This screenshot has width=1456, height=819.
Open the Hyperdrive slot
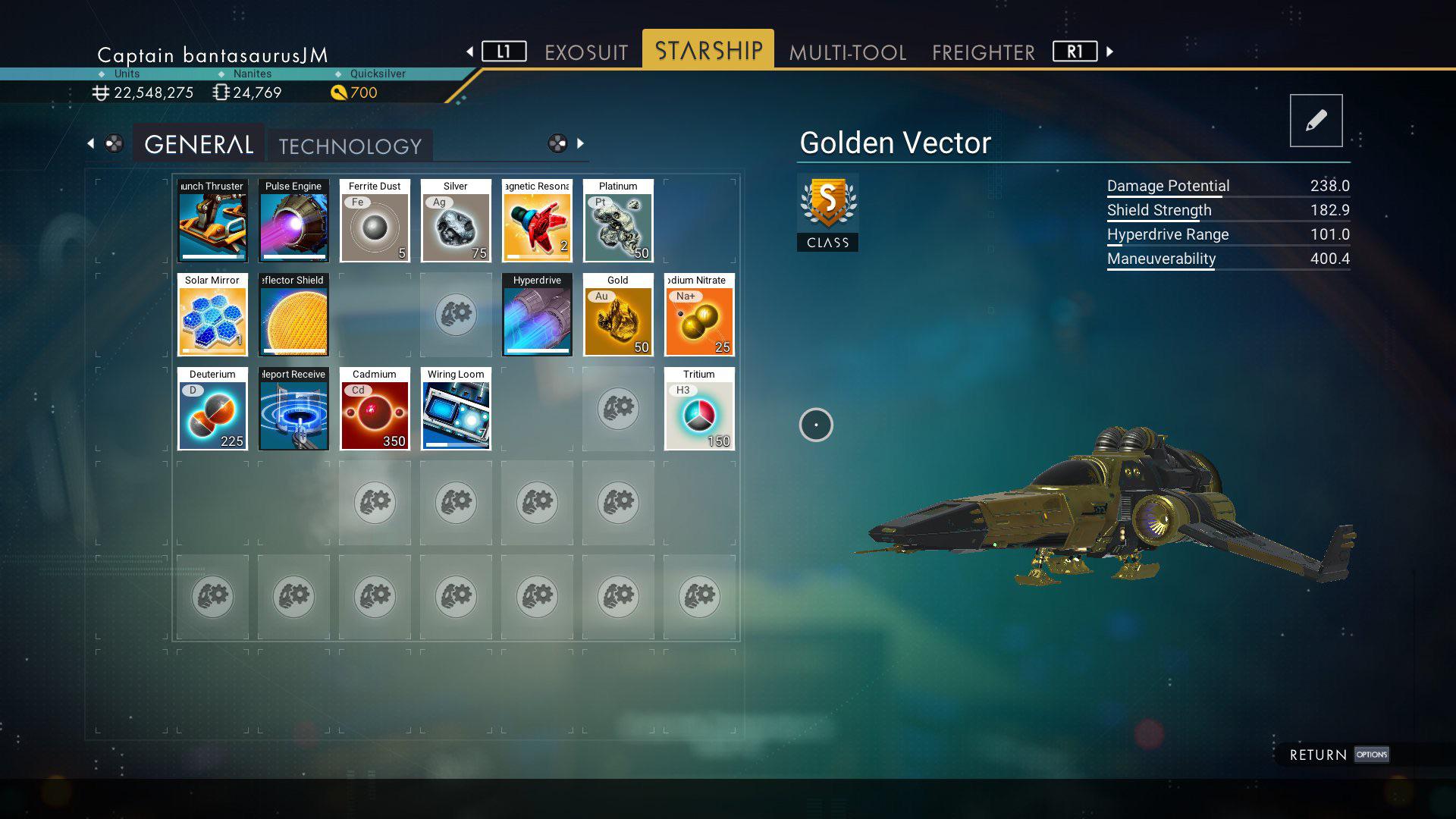point(536,316)
